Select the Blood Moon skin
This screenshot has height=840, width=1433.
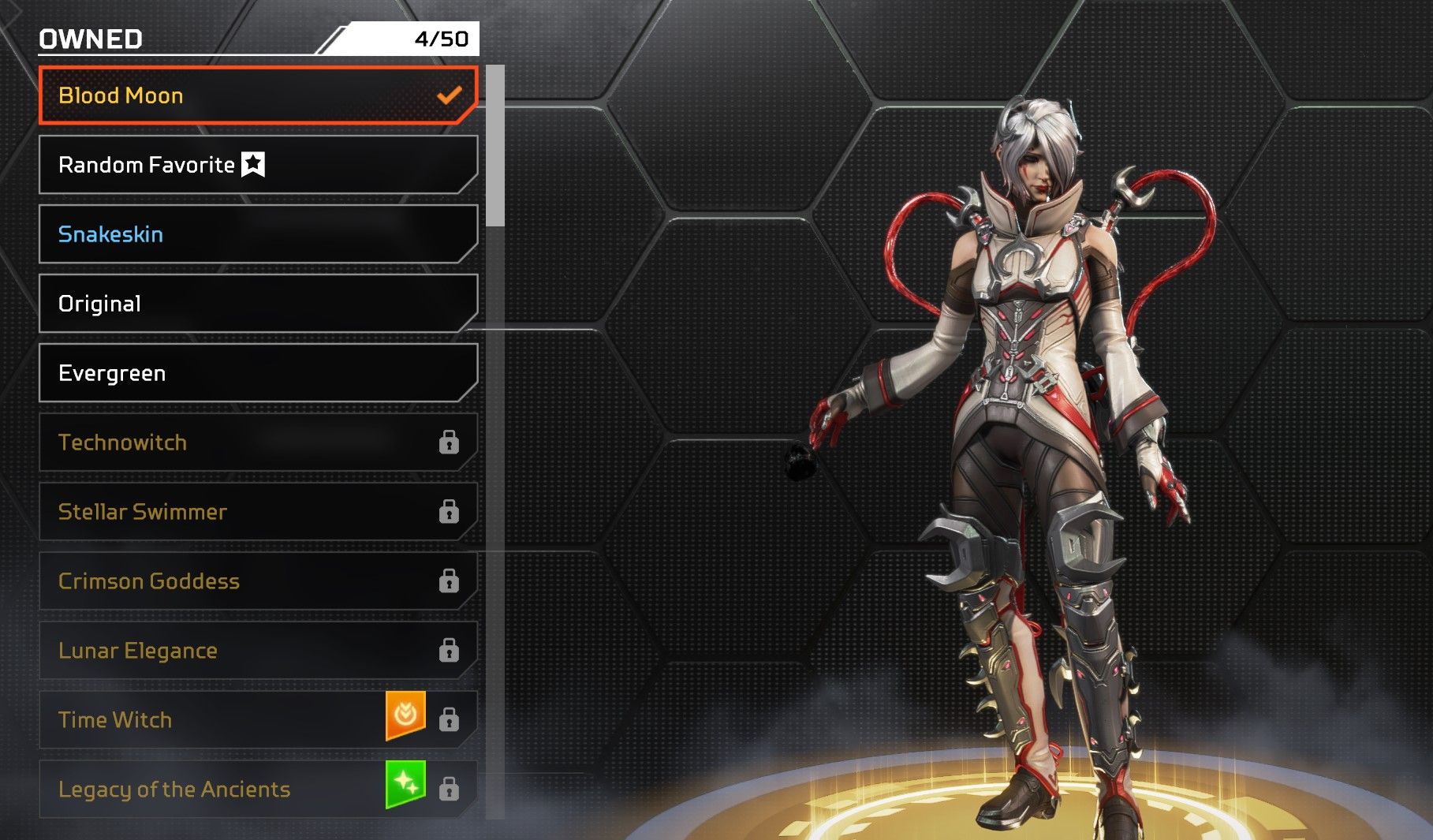257,95
